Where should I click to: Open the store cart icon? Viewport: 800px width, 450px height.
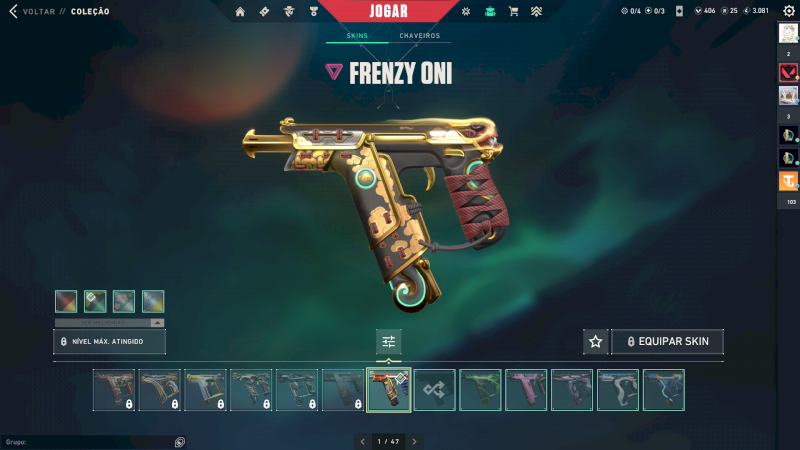click(x=513, y=12)
